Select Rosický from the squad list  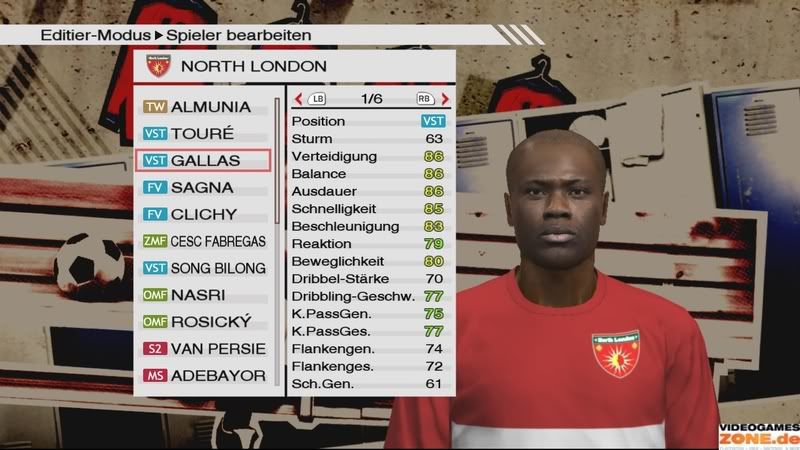point(205,323)
